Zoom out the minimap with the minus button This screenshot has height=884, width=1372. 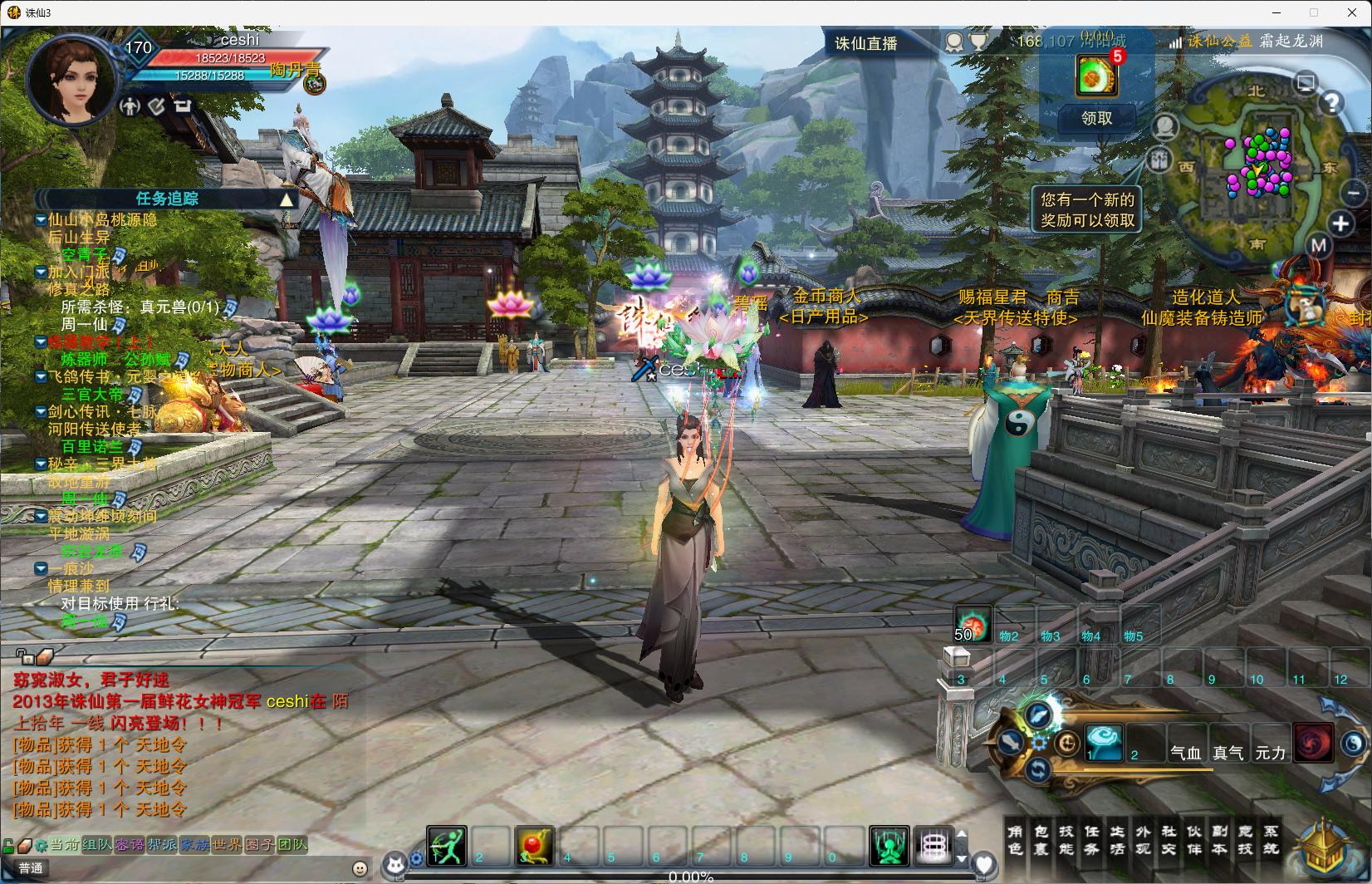point(1354,194)
